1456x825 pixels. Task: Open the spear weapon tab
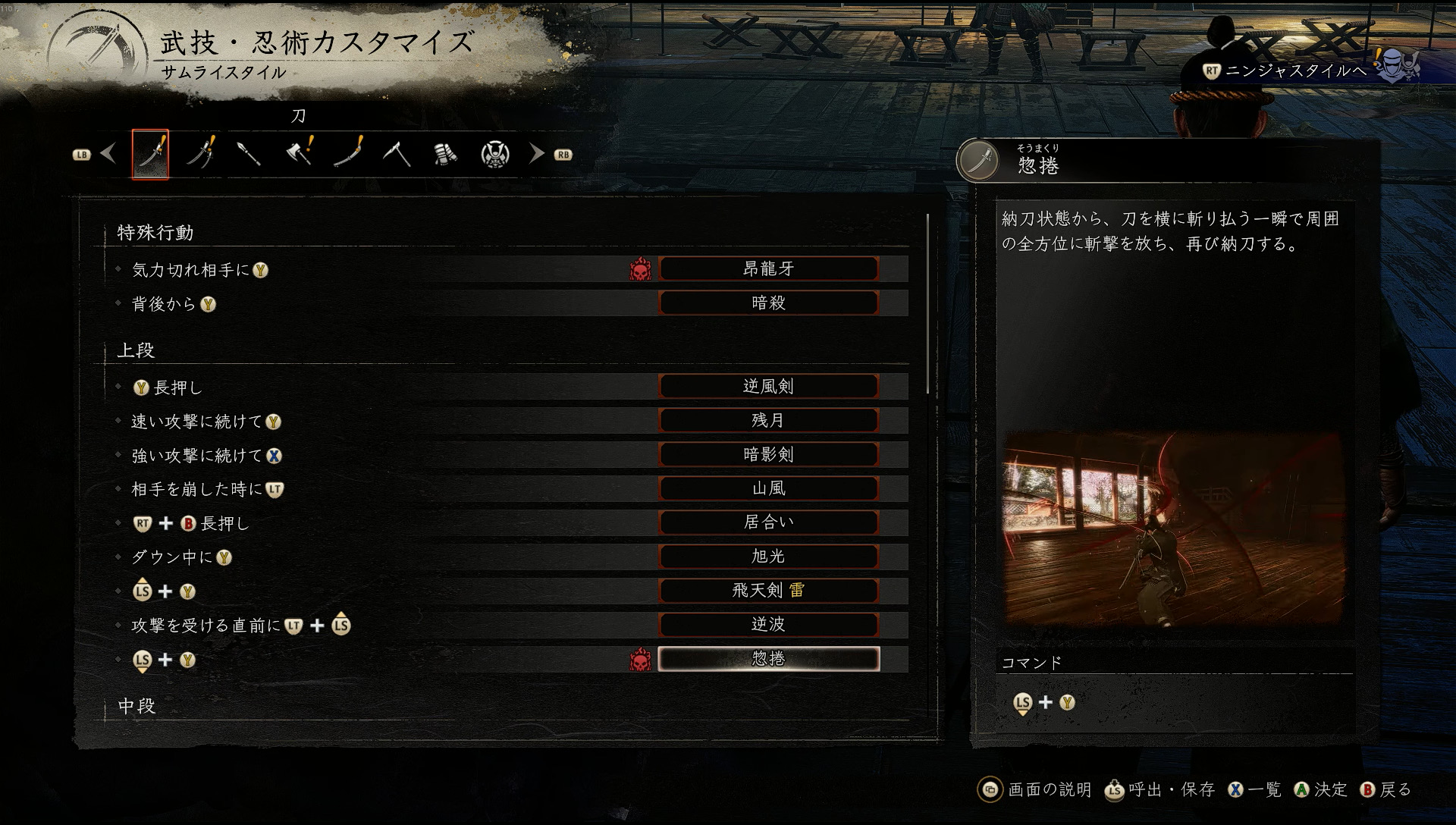point(249,154)
